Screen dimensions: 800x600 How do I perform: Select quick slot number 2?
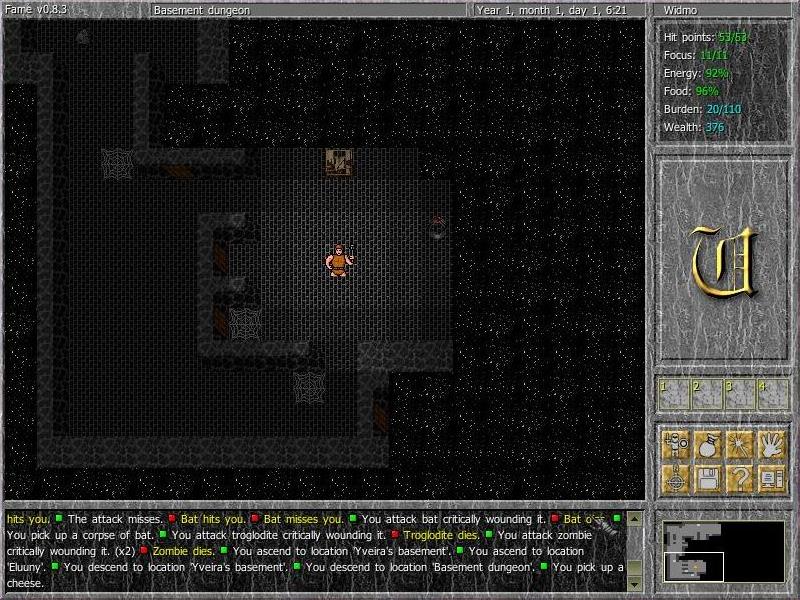707,393
